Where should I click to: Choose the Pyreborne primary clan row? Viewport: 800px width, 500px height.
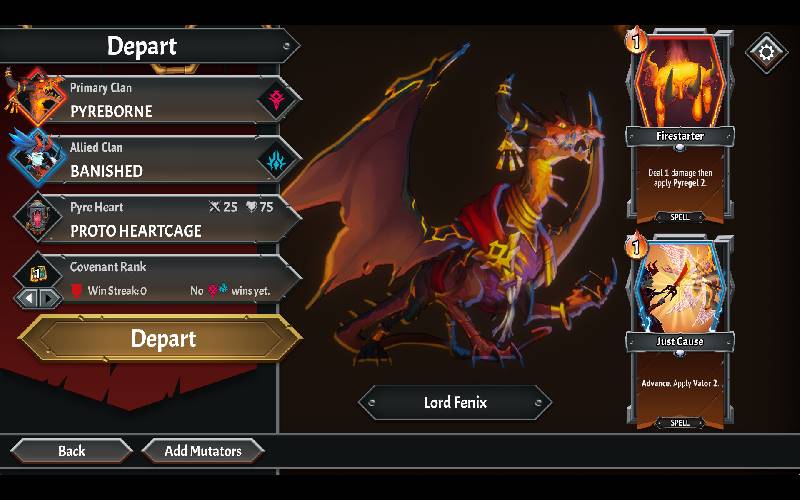(x=160, y=100)
